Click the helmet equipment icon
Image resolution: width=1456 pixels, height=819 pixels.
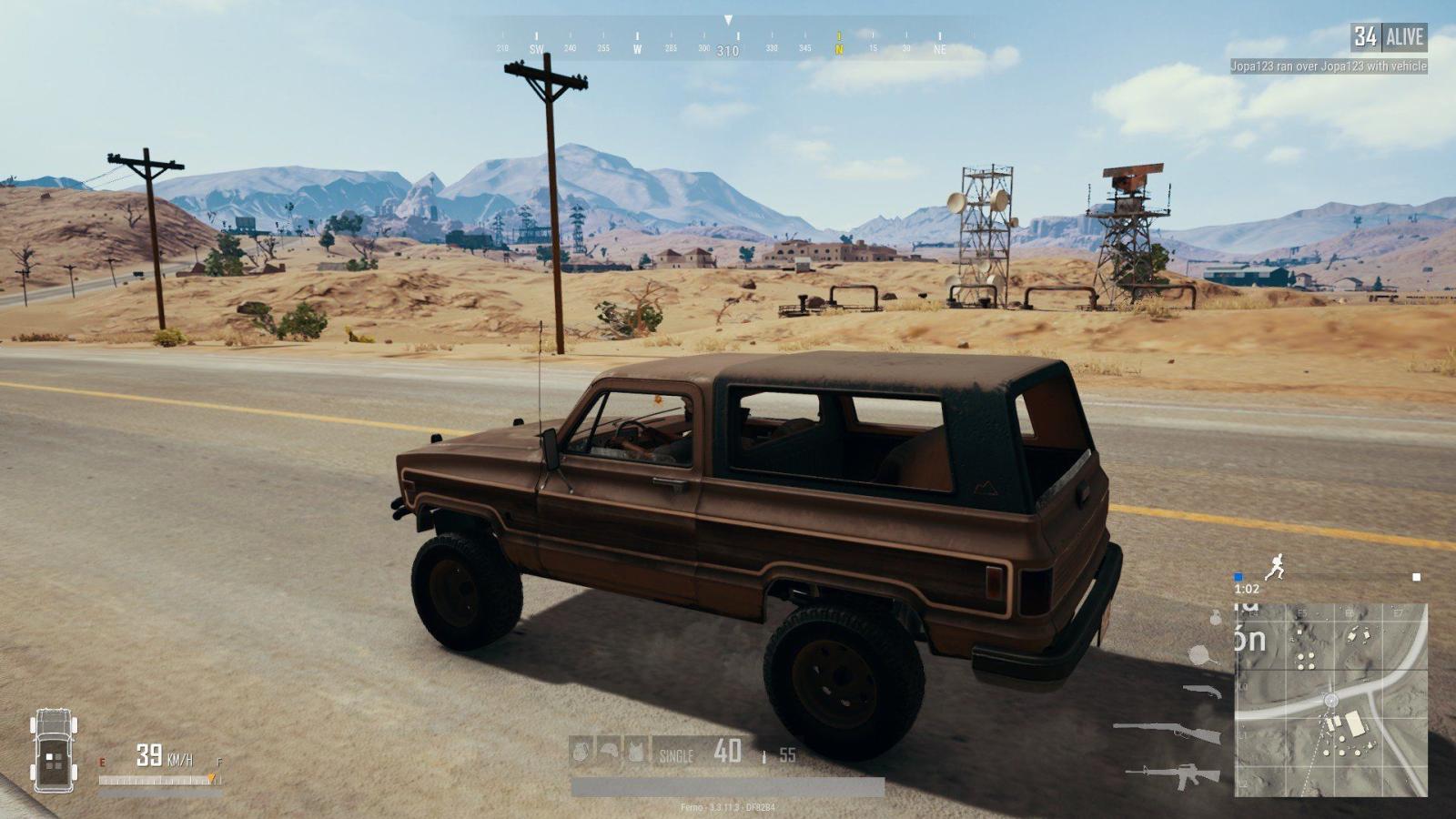click(x=608, y=749)
